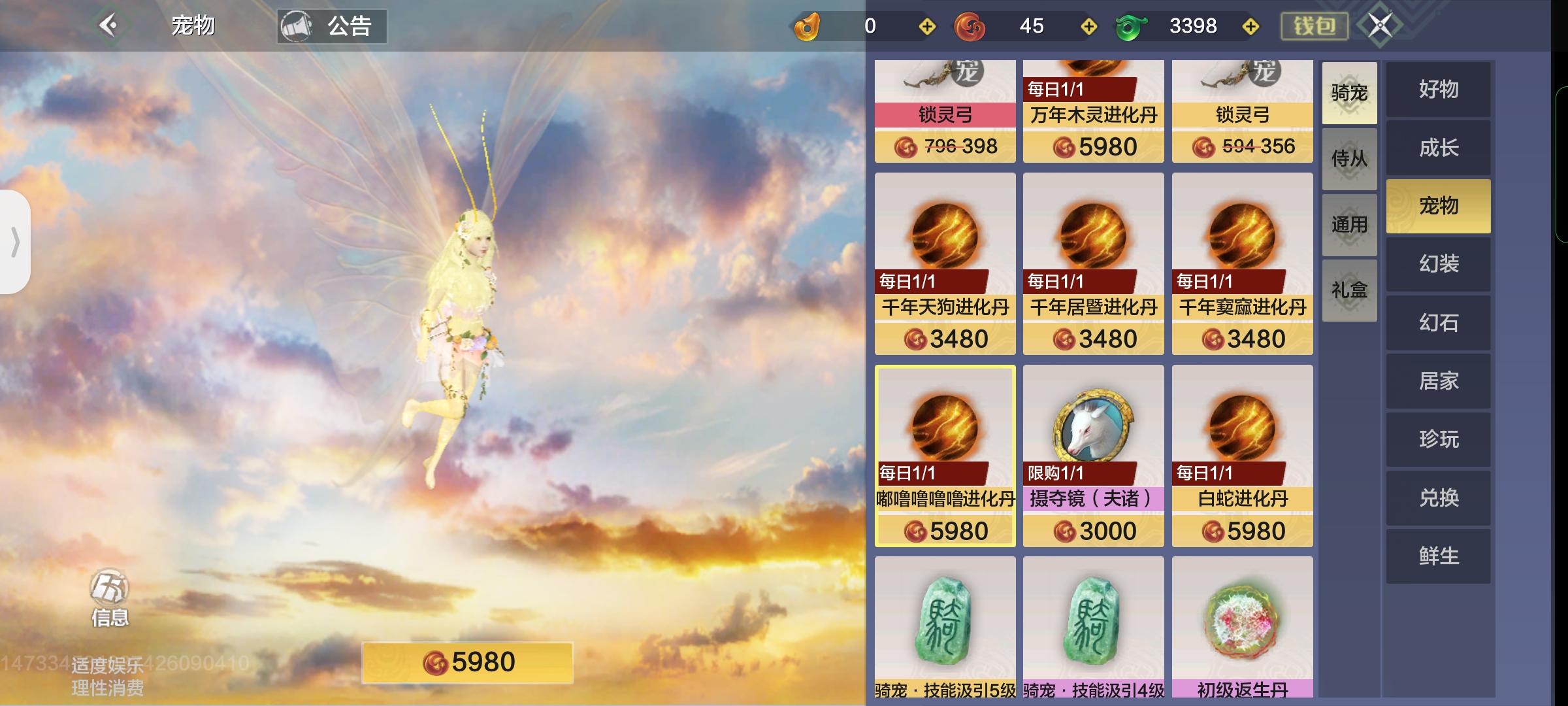Click the 钱包 wallet button

point(1313,26)
